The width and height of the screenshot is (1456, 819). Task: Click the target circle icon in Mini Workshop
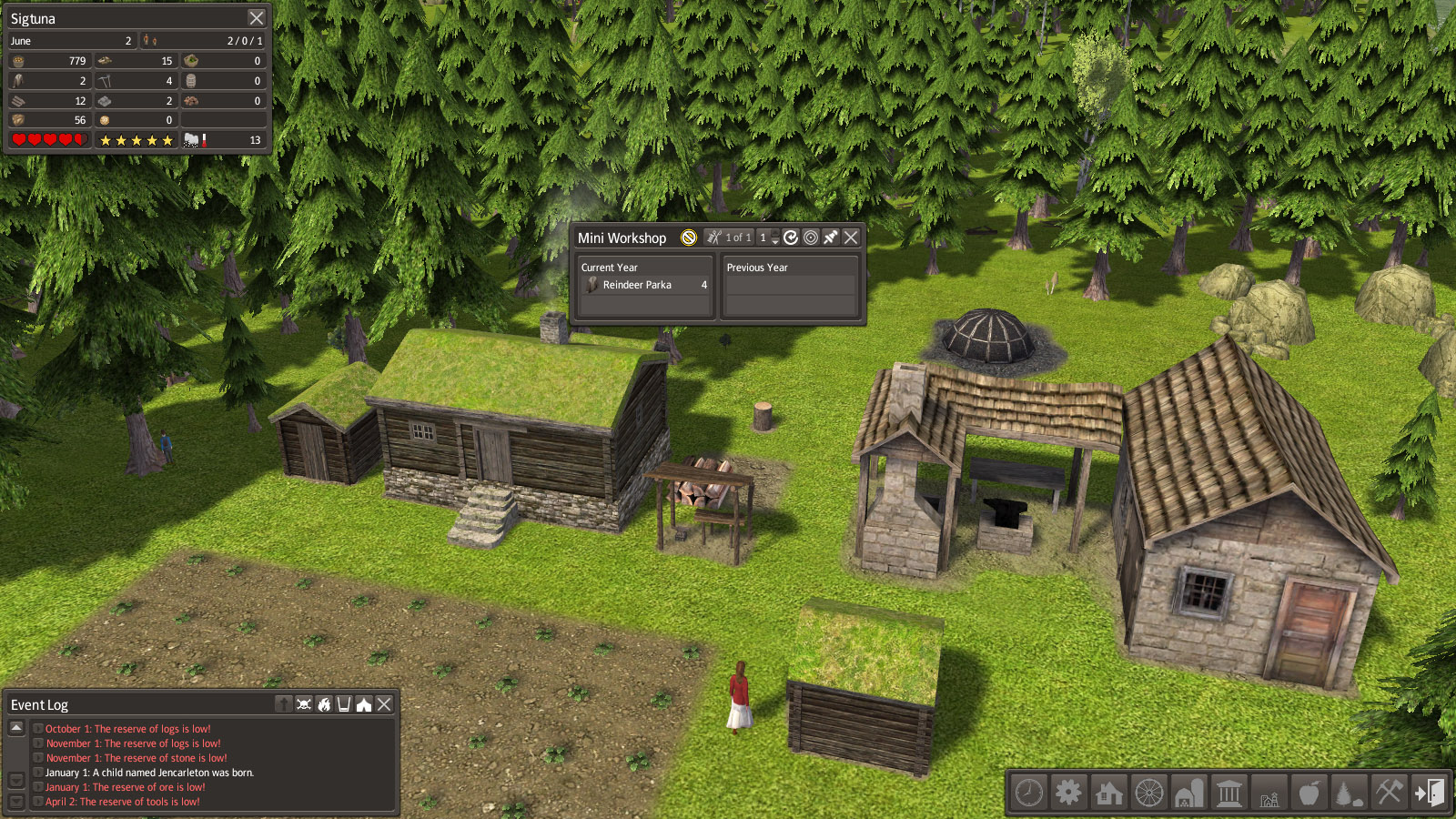click(x=811, y=238)
